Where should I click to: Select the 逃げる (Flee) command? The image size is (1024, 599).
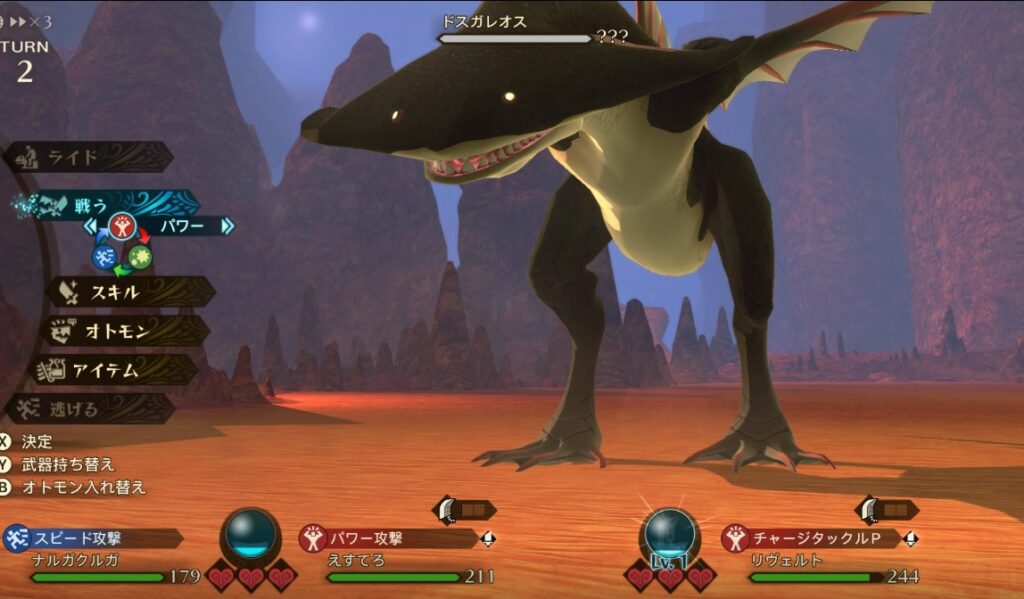tap(90, 408)
